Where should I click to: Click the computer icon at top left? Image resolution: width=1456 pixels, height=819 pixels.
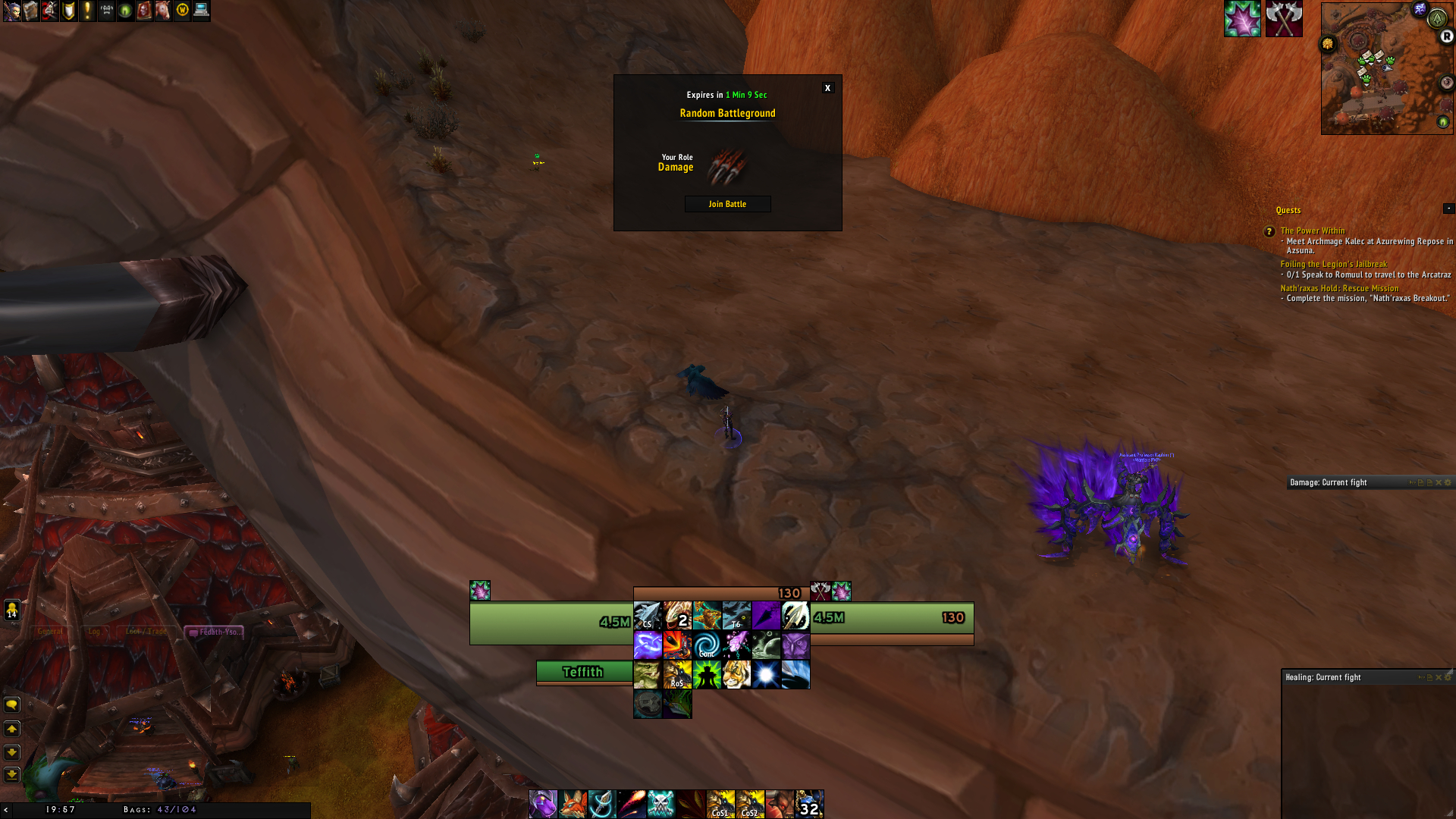(x=199, y=12)
